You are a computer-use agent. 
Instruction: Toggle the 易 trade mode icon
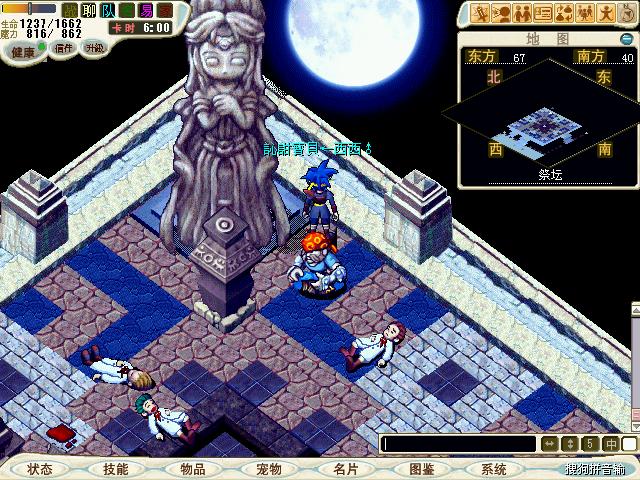147,9
